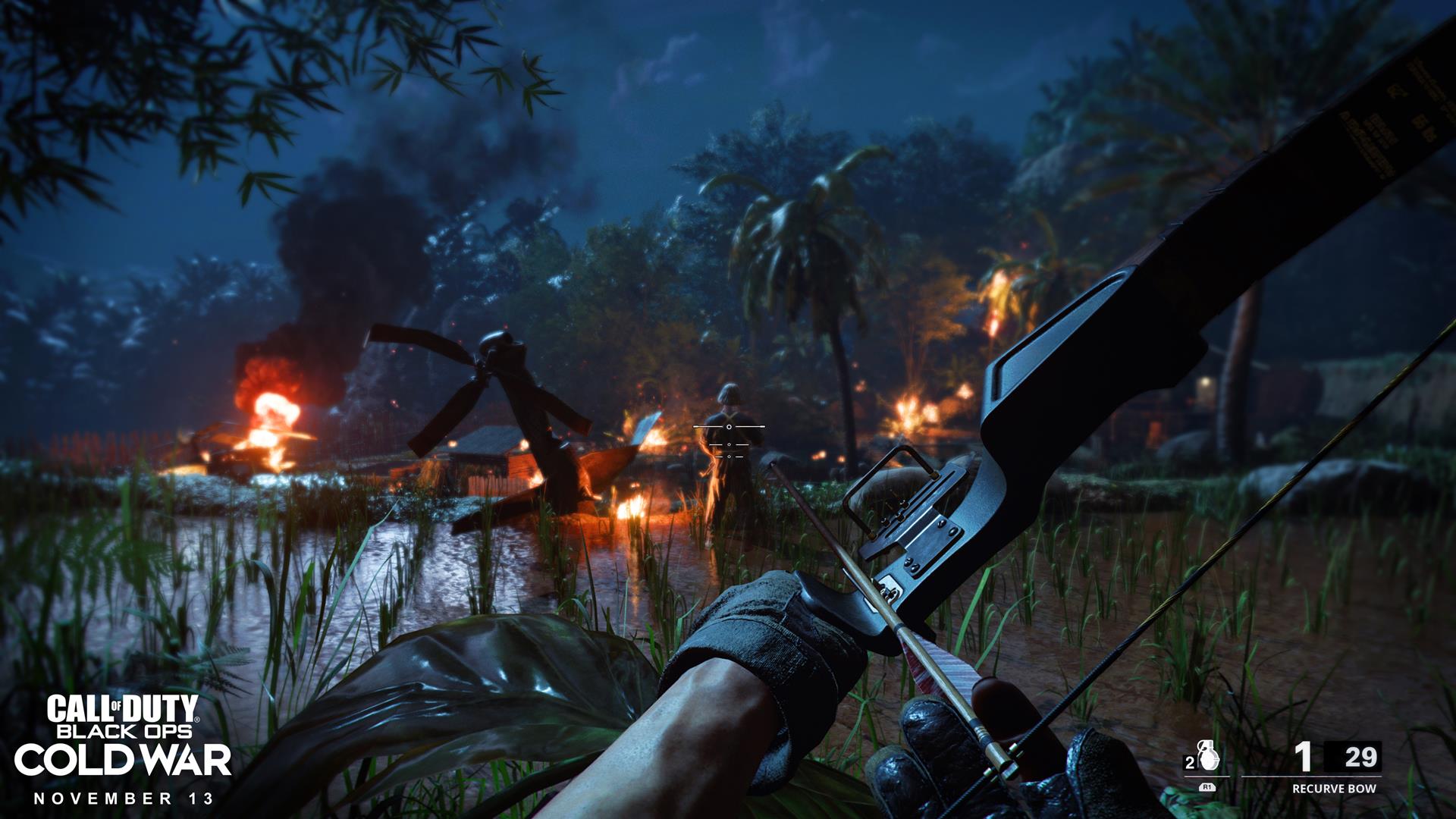Toggle the equipment slot above the R1 prompt
The image size is (1456, 819).
click(x=1208, y=755)
